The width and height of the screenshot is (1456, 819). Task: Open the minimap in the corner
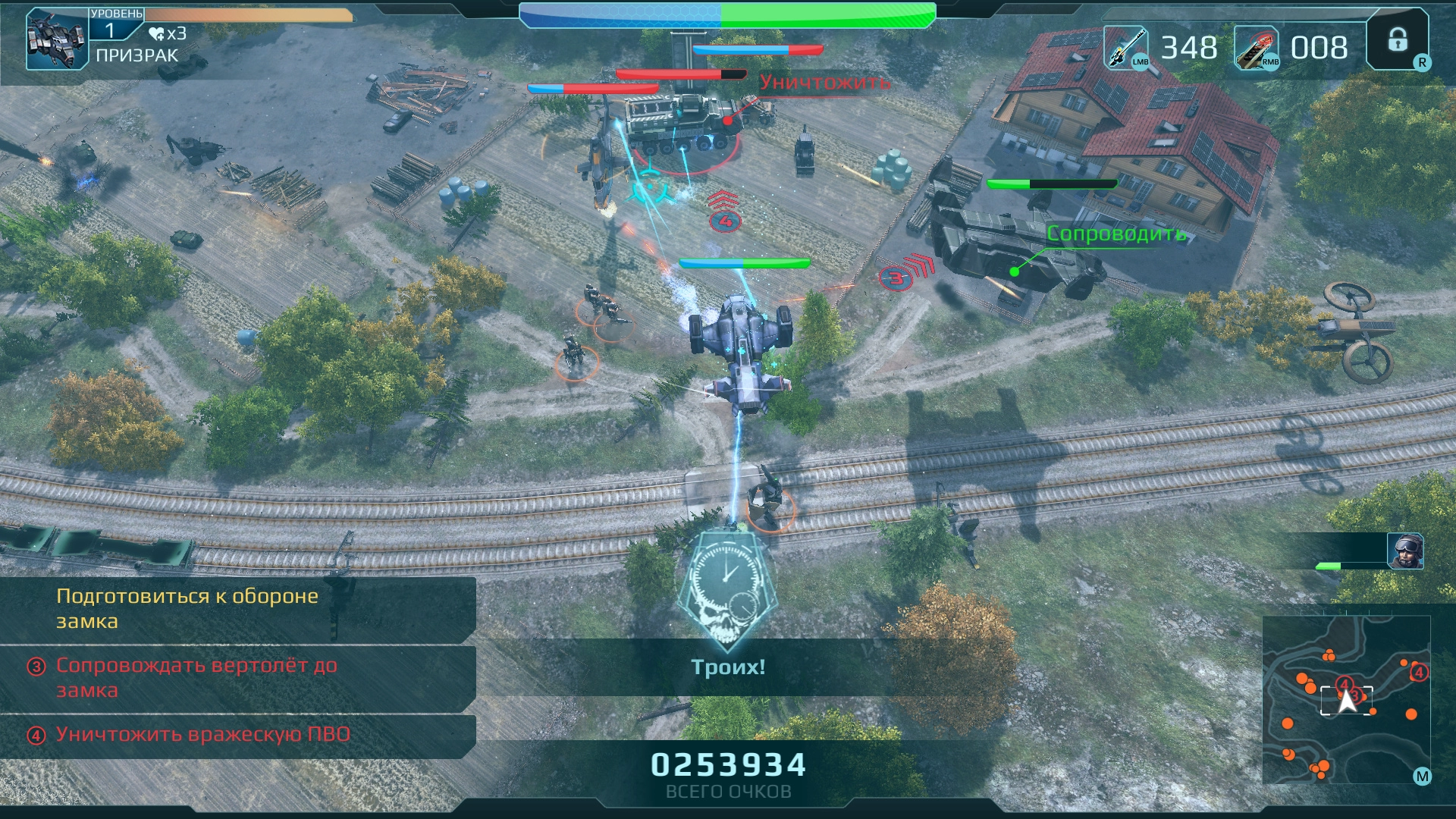tap(1346, 699)
